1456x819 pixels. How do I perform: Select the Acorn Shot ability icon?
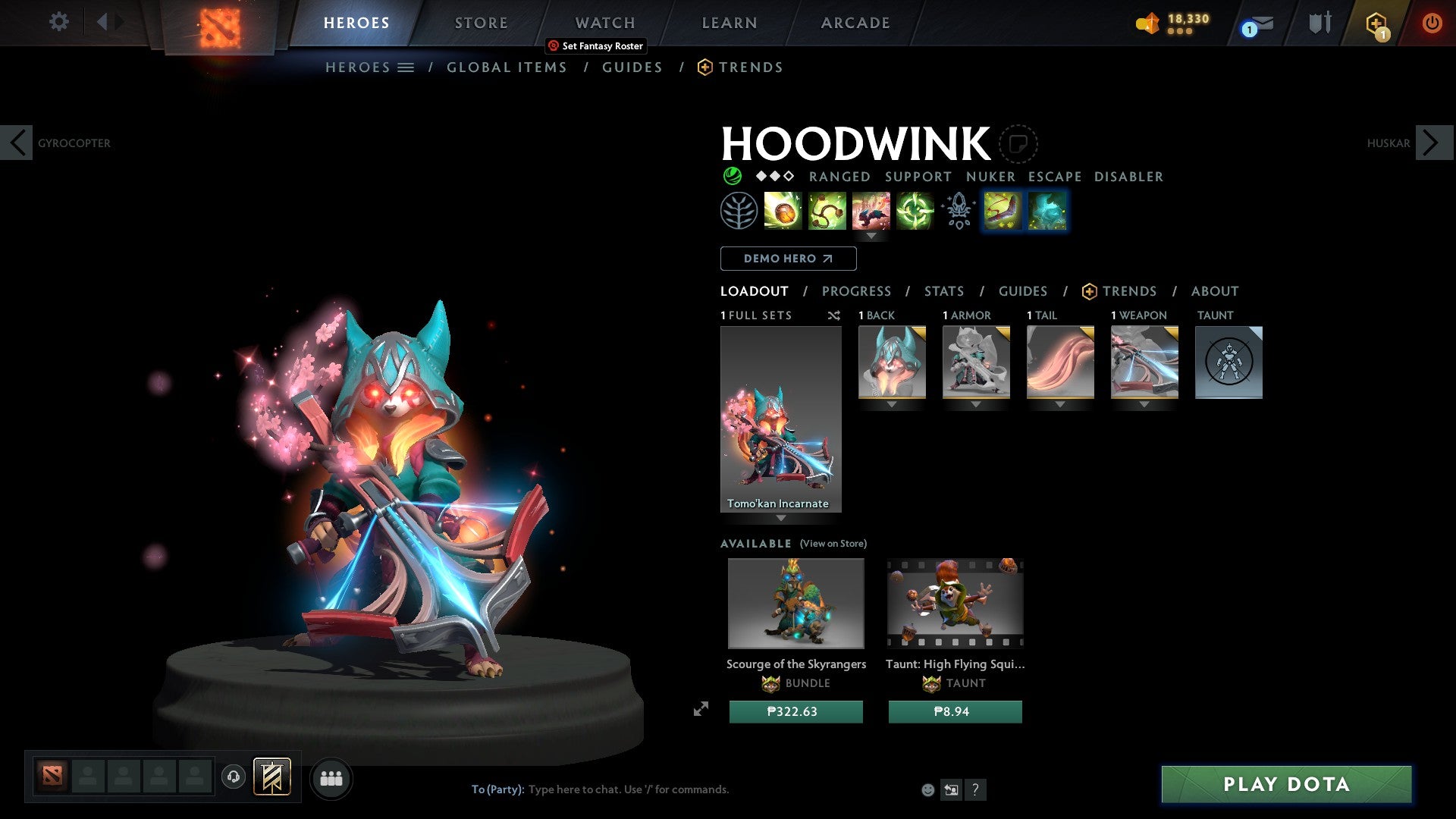coord(783,211)
